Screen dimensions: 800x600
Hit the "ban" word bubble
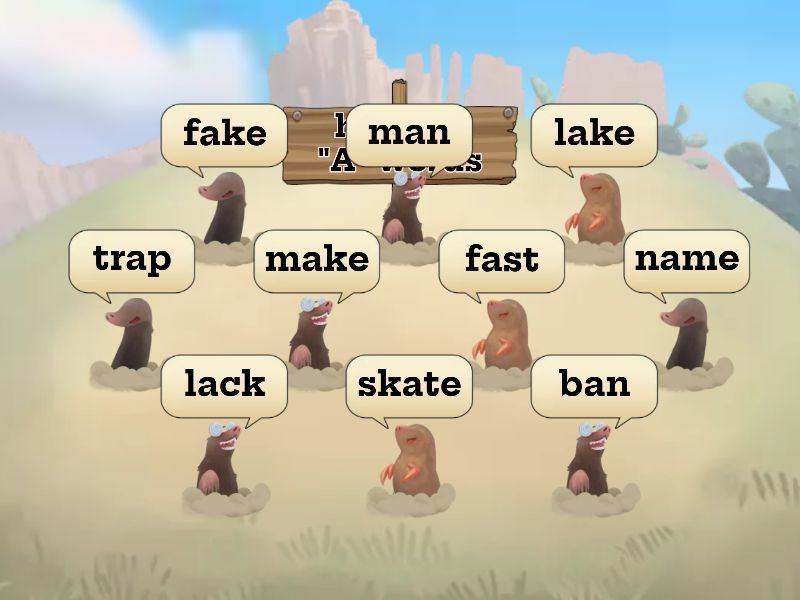(594, 384)
